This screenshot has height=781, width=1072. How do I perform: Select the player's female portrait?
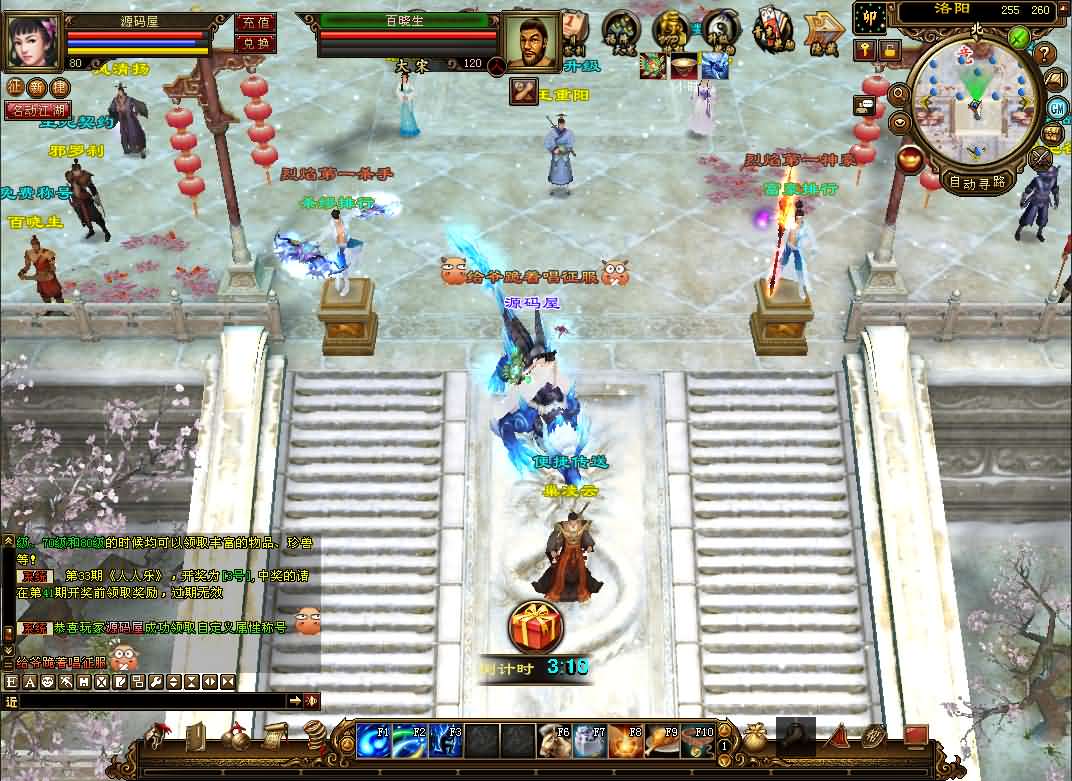pos(33,41)
